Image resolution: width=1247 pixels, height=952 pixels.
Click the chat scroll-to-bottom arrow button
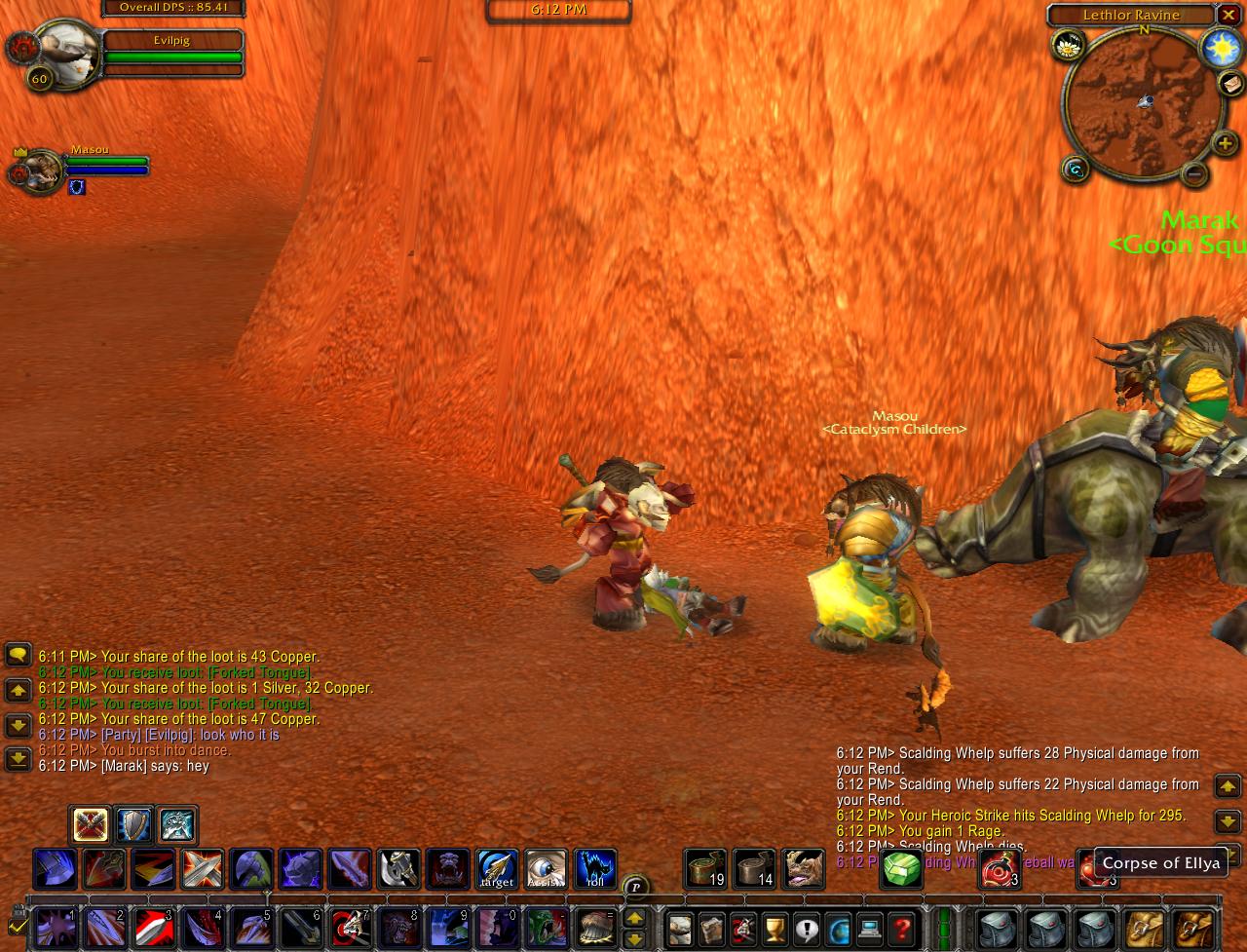tap(19, 758)
